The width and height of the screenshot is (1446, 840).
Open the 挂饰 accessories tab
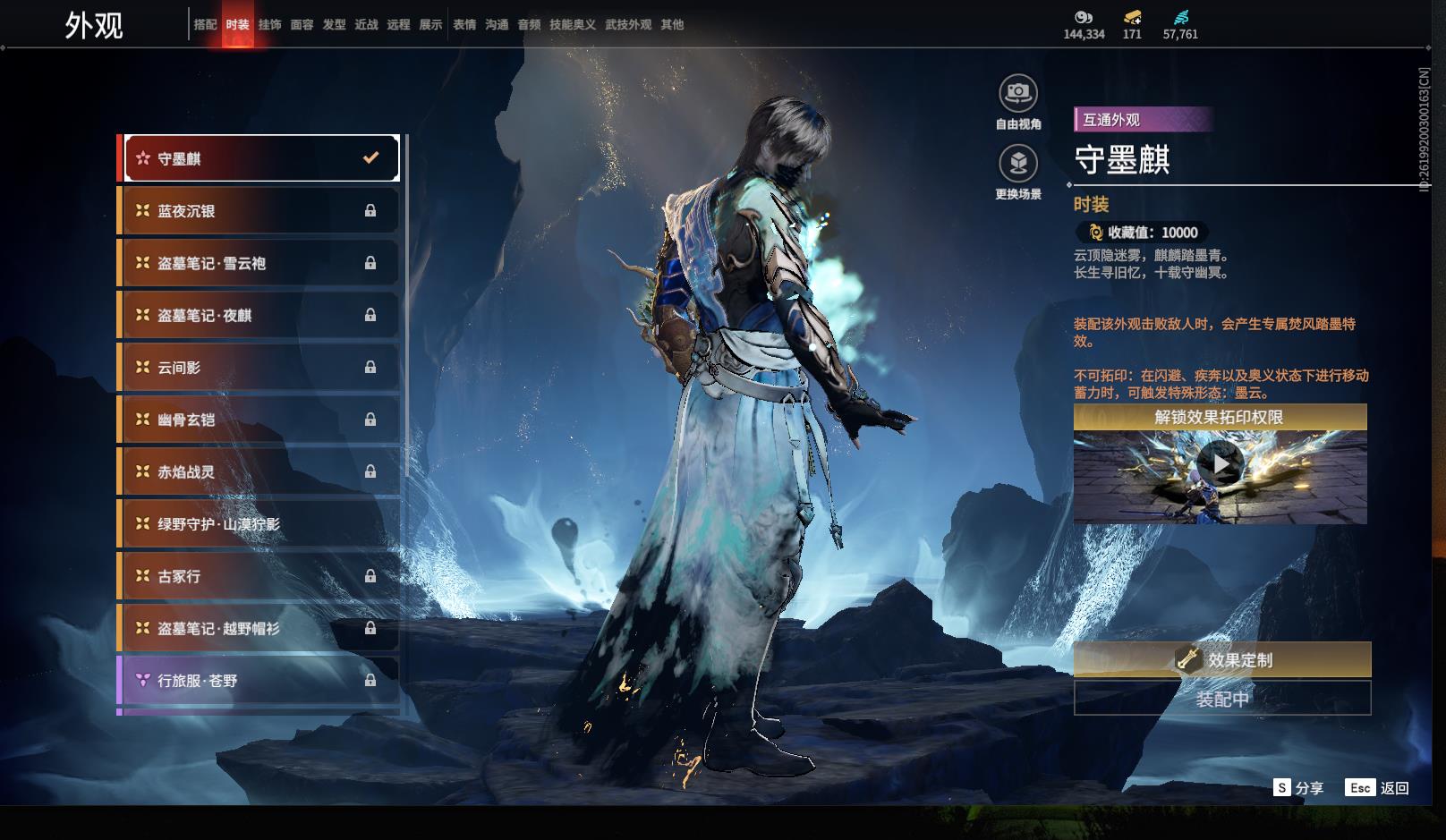[269, 25]
